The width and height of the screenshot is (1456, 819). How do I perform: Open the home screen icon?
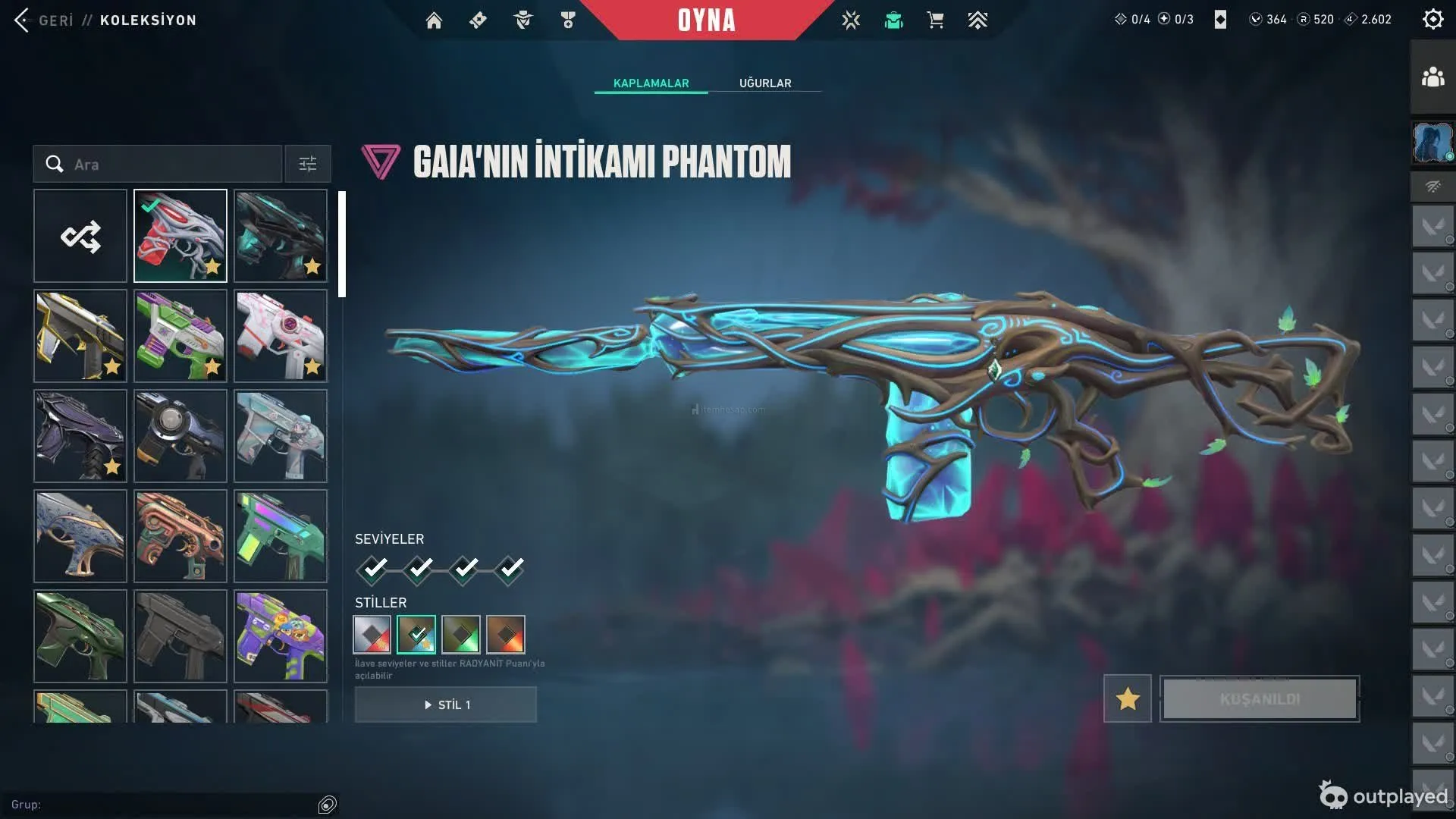click(x=434, y=20)
